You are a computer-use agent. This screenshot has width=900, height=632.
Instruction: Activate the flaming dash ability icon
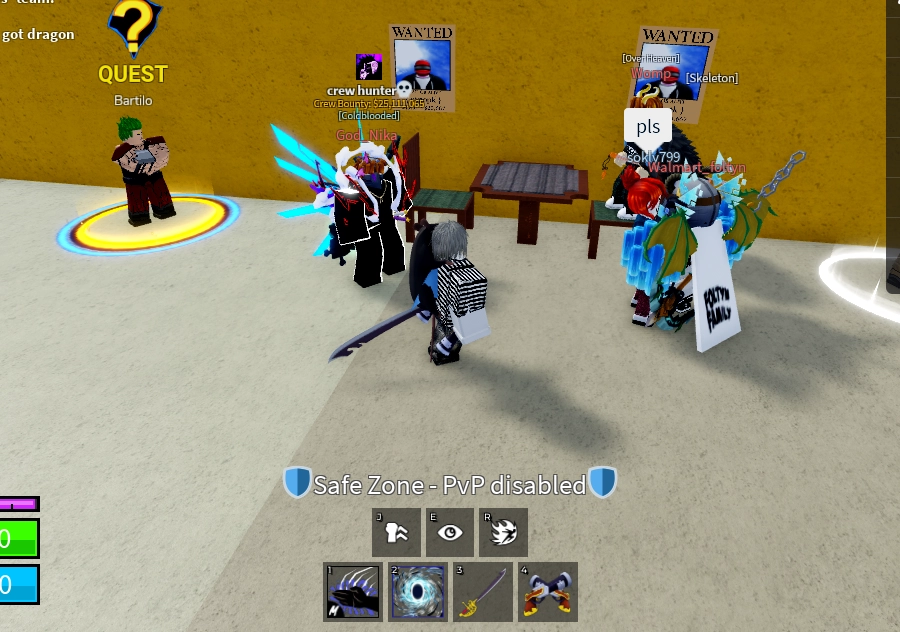pos(503,532)
